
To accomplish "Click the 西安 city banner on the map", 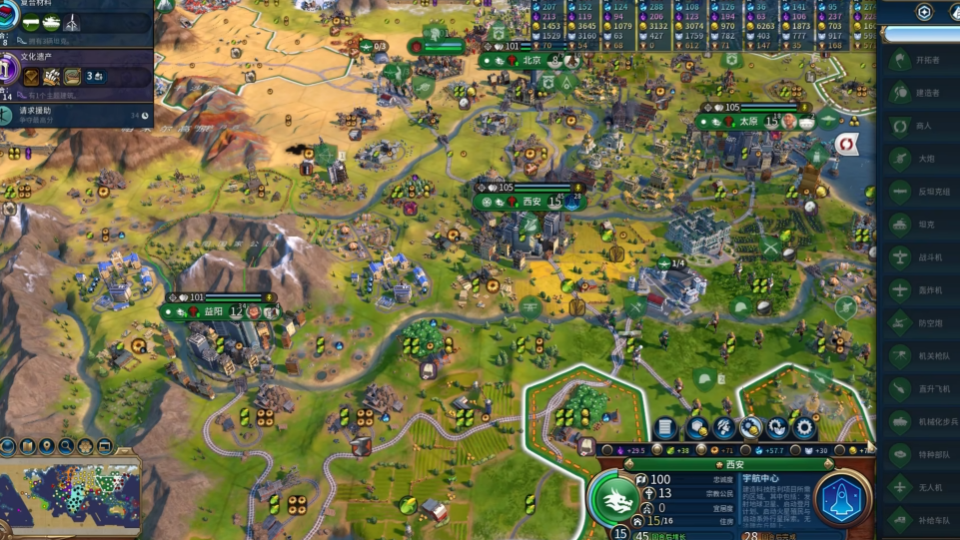I will (530, 201).
